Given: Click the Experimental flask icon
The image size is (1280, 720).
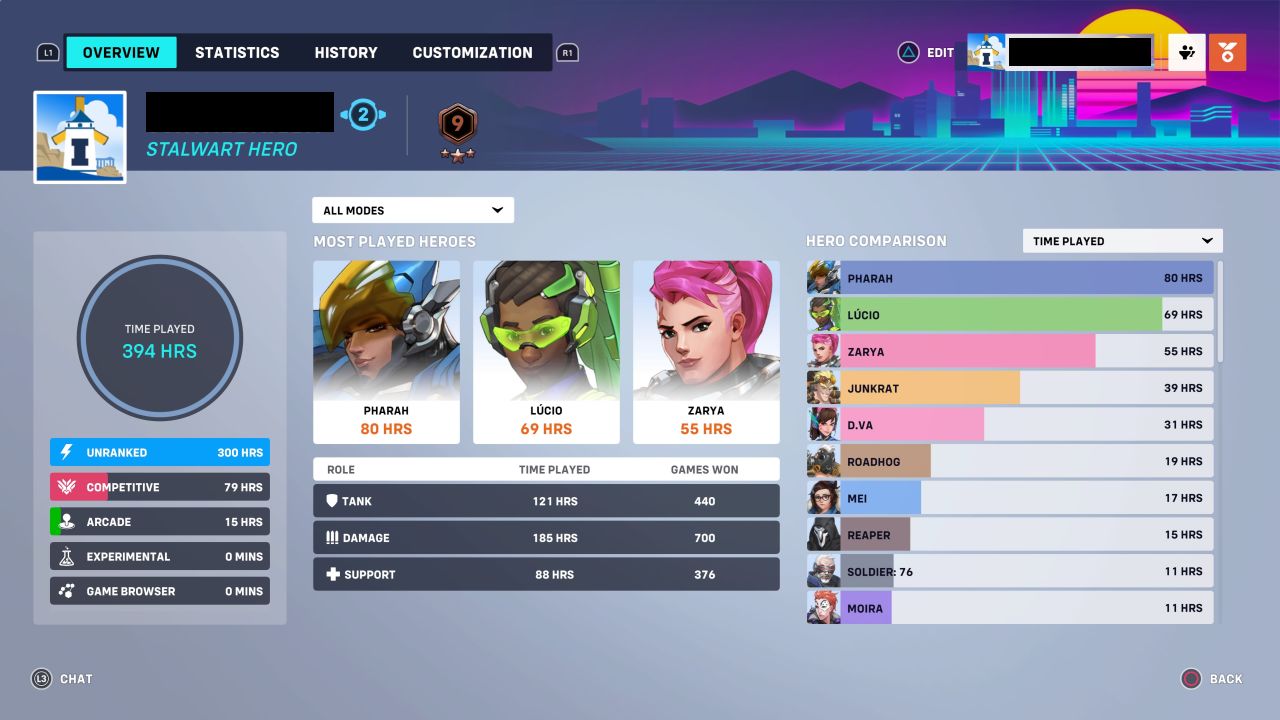Looking at the screenshot, I should coord(65,556).
